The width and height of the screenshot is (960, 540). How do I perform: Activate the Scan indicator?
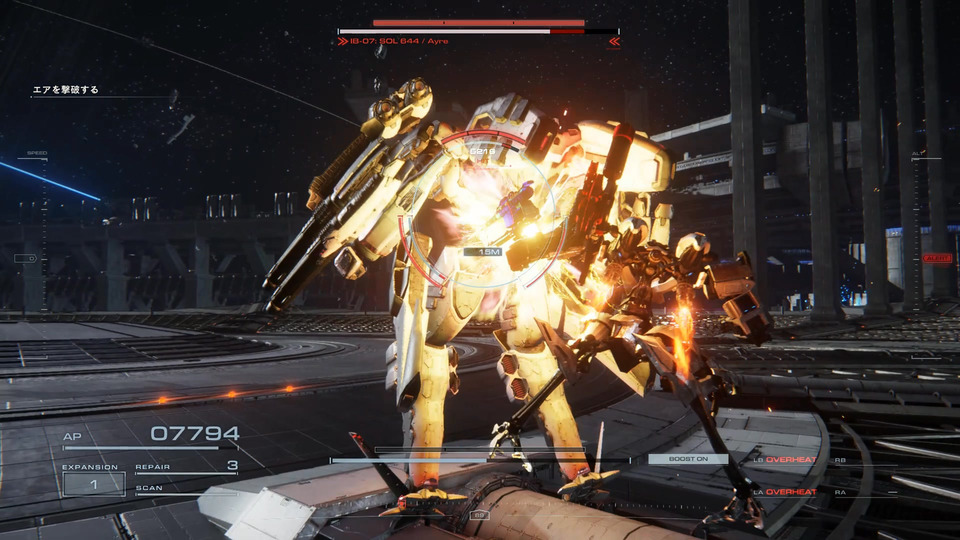(150, 489)
